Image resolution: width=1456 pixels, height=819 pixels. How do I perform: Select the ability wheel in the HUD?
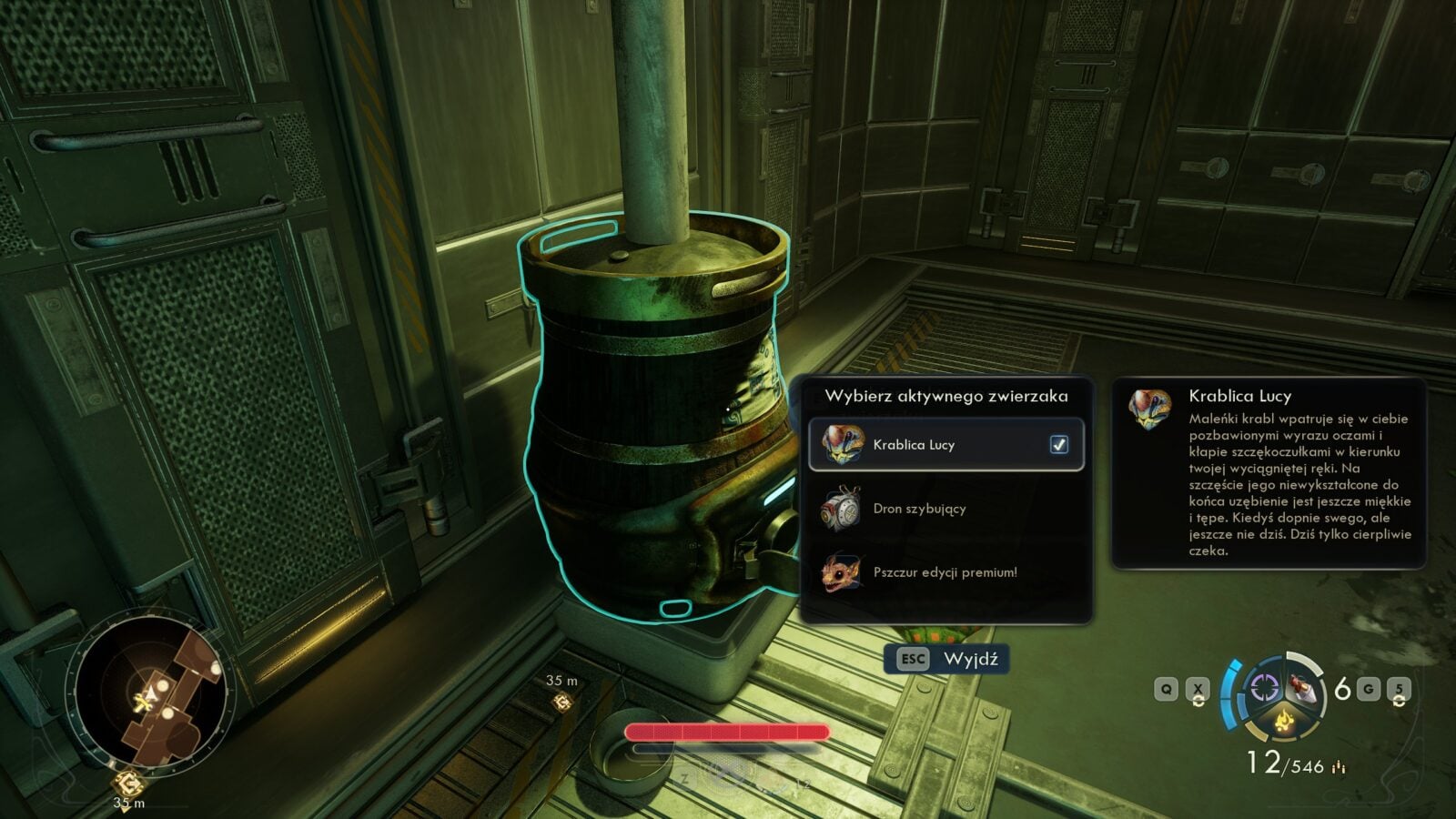tap(1281, 698)
